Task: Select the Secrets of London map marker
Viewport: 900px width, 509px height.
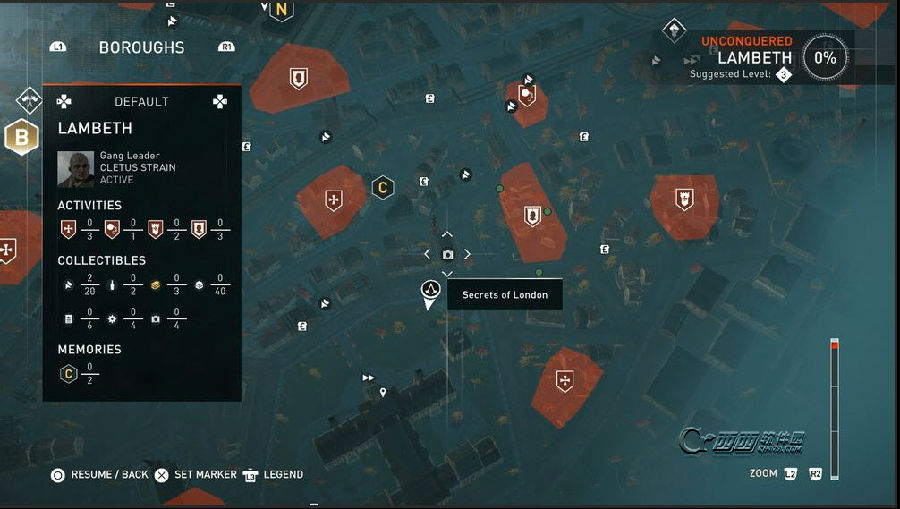Action: click(x=431, y=291)
